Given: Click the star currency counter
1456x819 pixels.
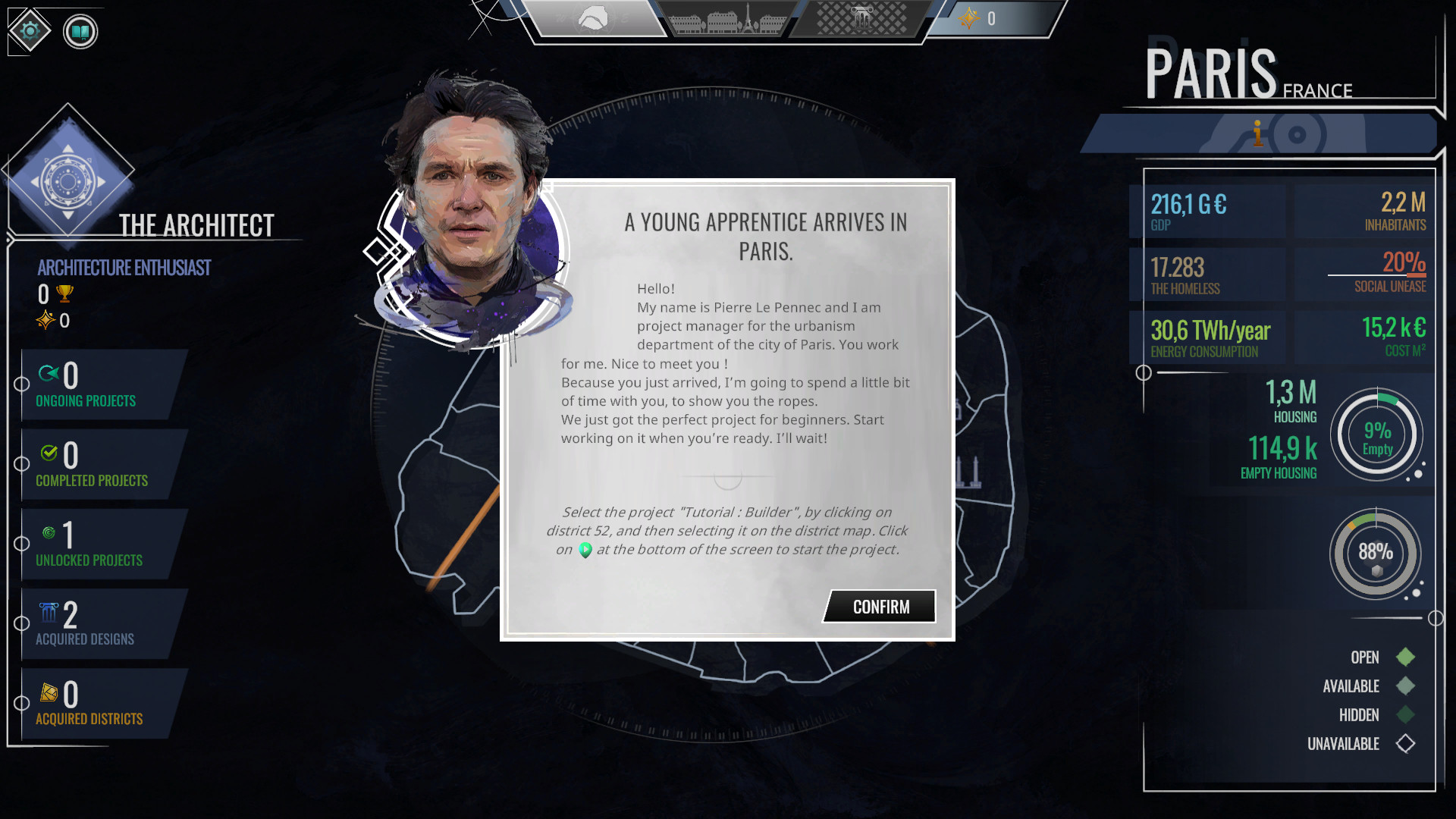Looking at the screenshot, I should tap(978, 19).
